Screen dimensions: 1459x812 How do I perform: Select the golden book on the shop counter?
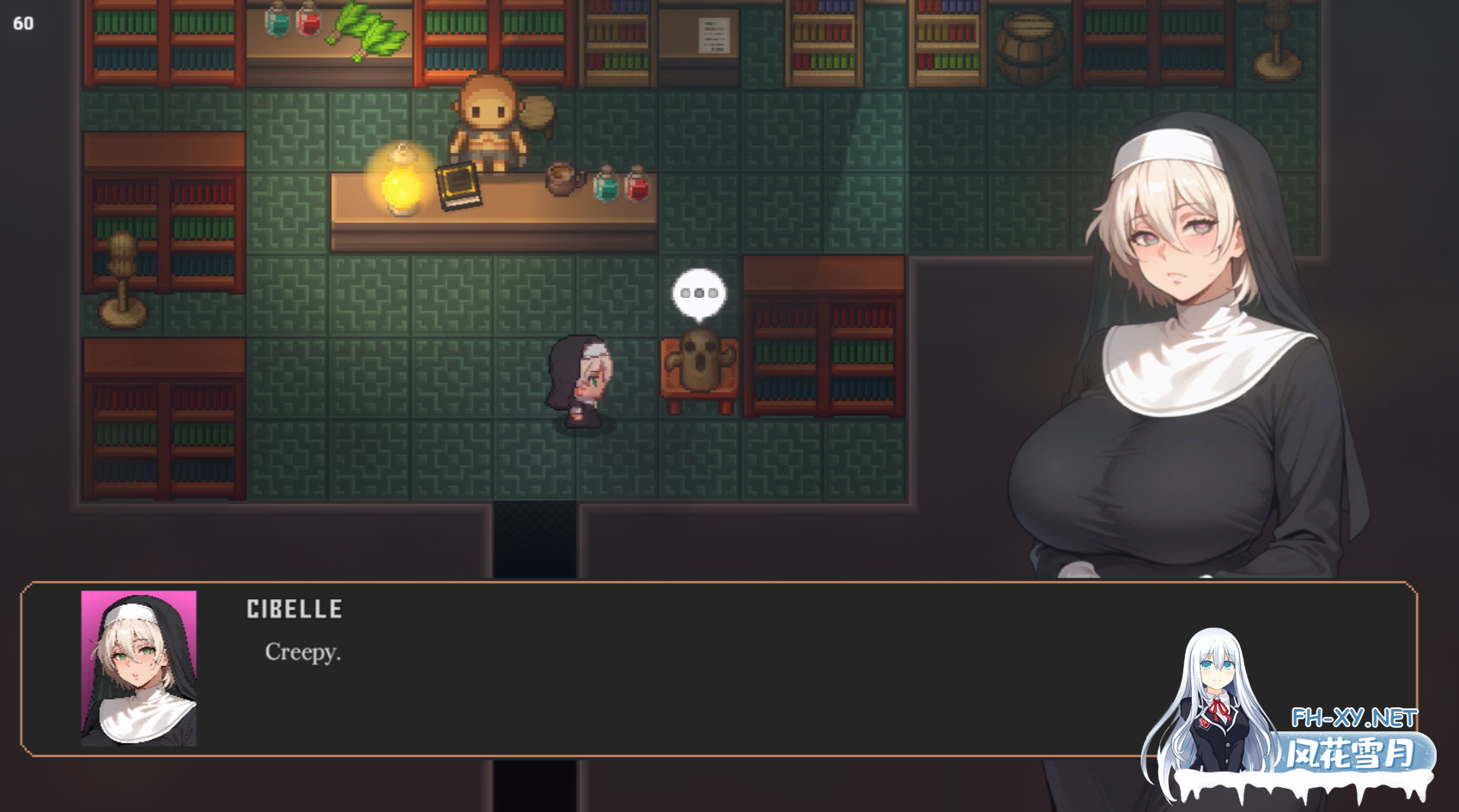459,185
